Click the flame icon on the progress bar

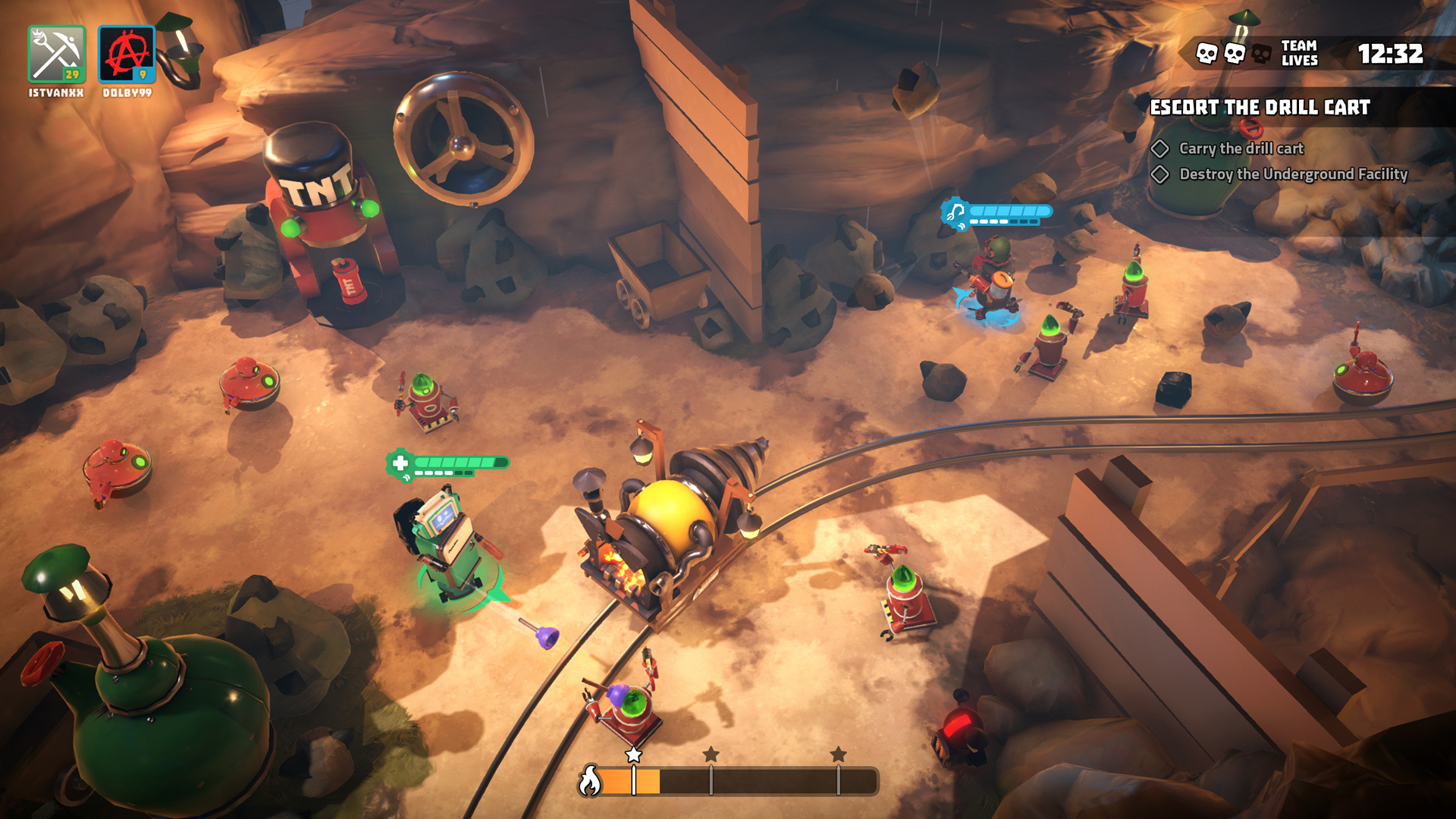click(x=590, y=781)
